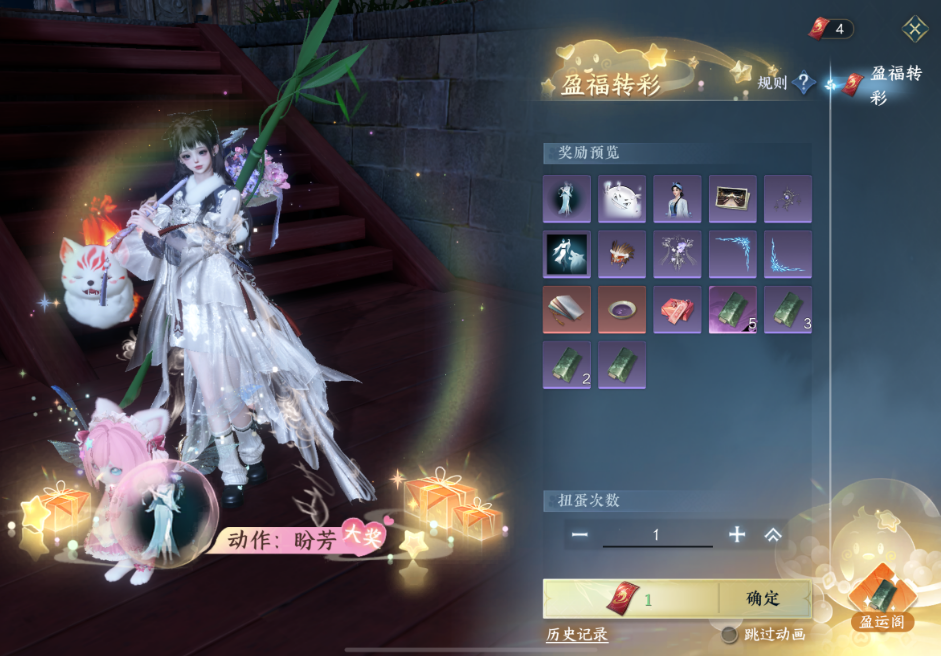The width and height of the screenshot is (941, 656).
Task: Open the 规则 rules help
Action: coord(804,84)
